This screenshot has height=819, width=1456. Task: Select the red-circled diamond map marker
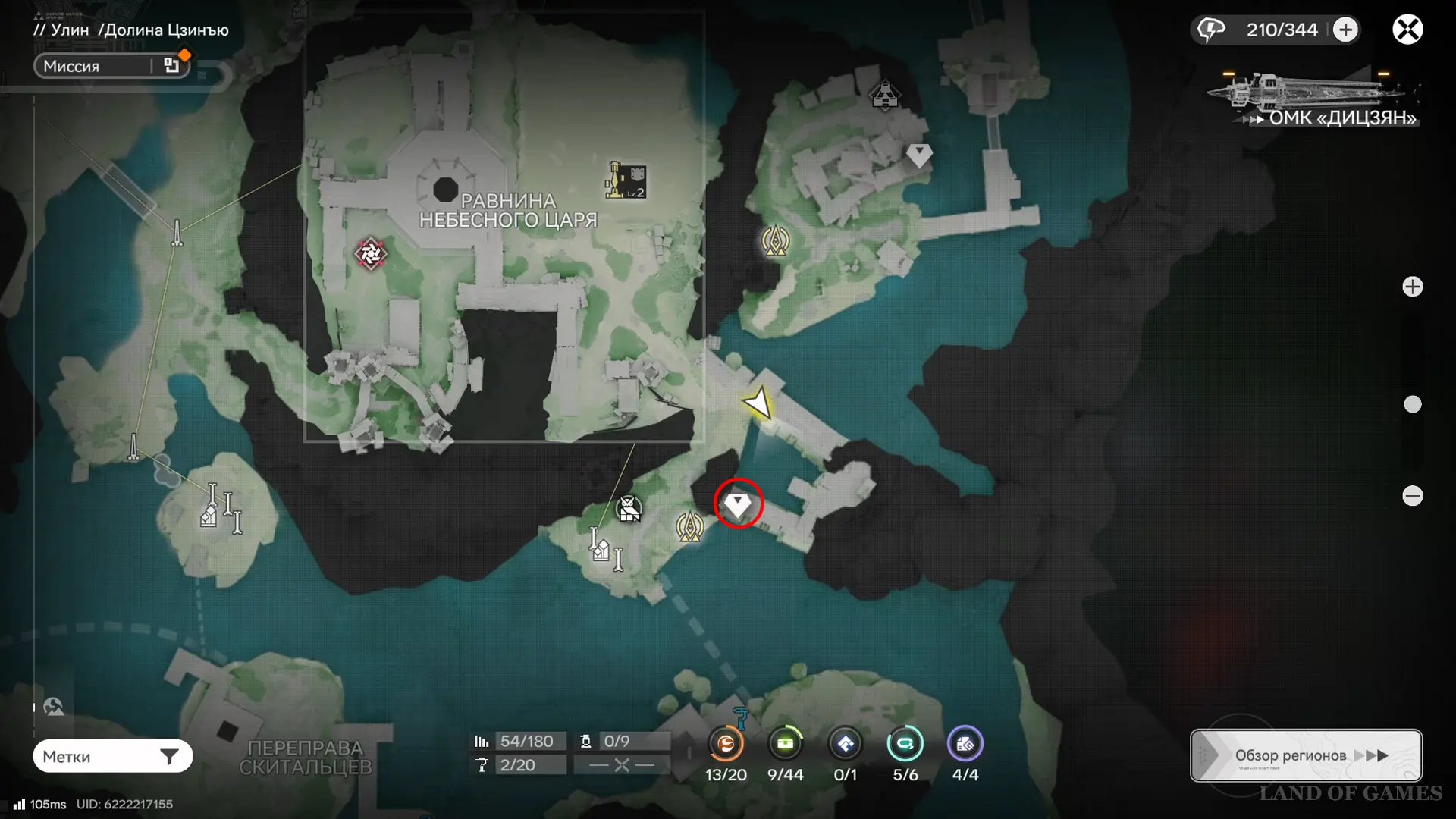737,503
